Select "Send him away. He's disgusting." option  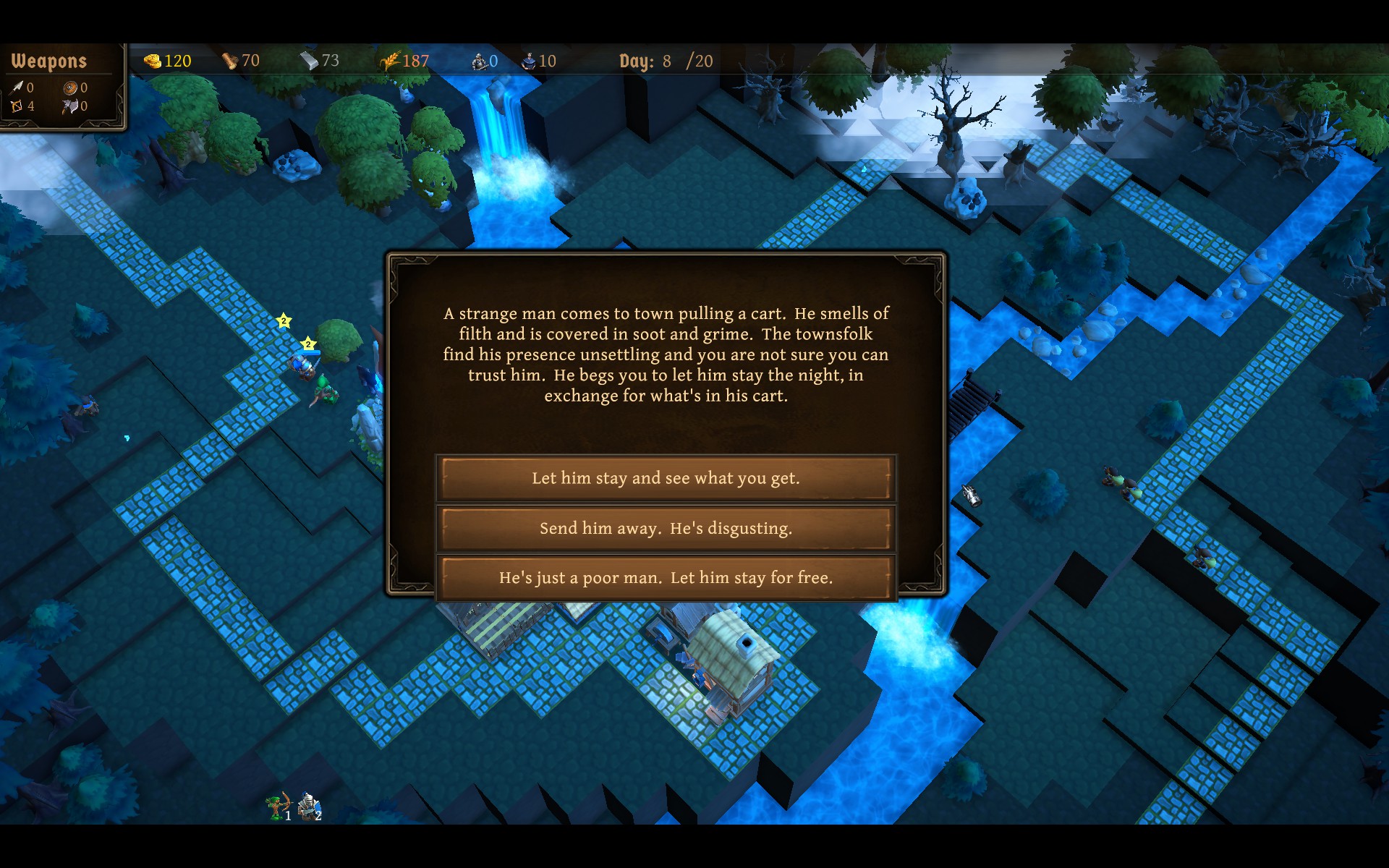[x=666, y=528]
